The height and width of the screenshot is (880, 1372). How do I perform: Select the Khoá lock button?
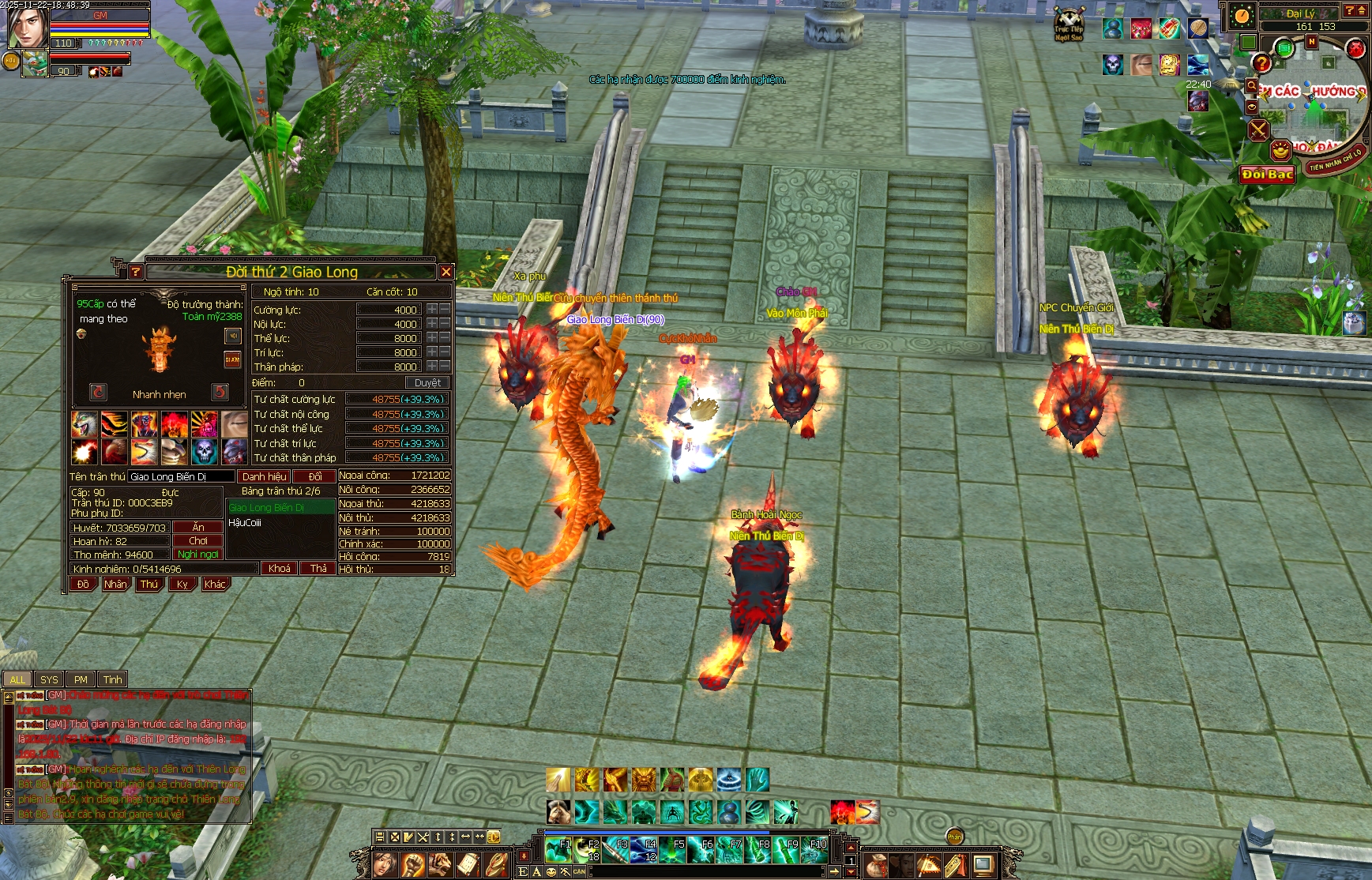(279, 568)
